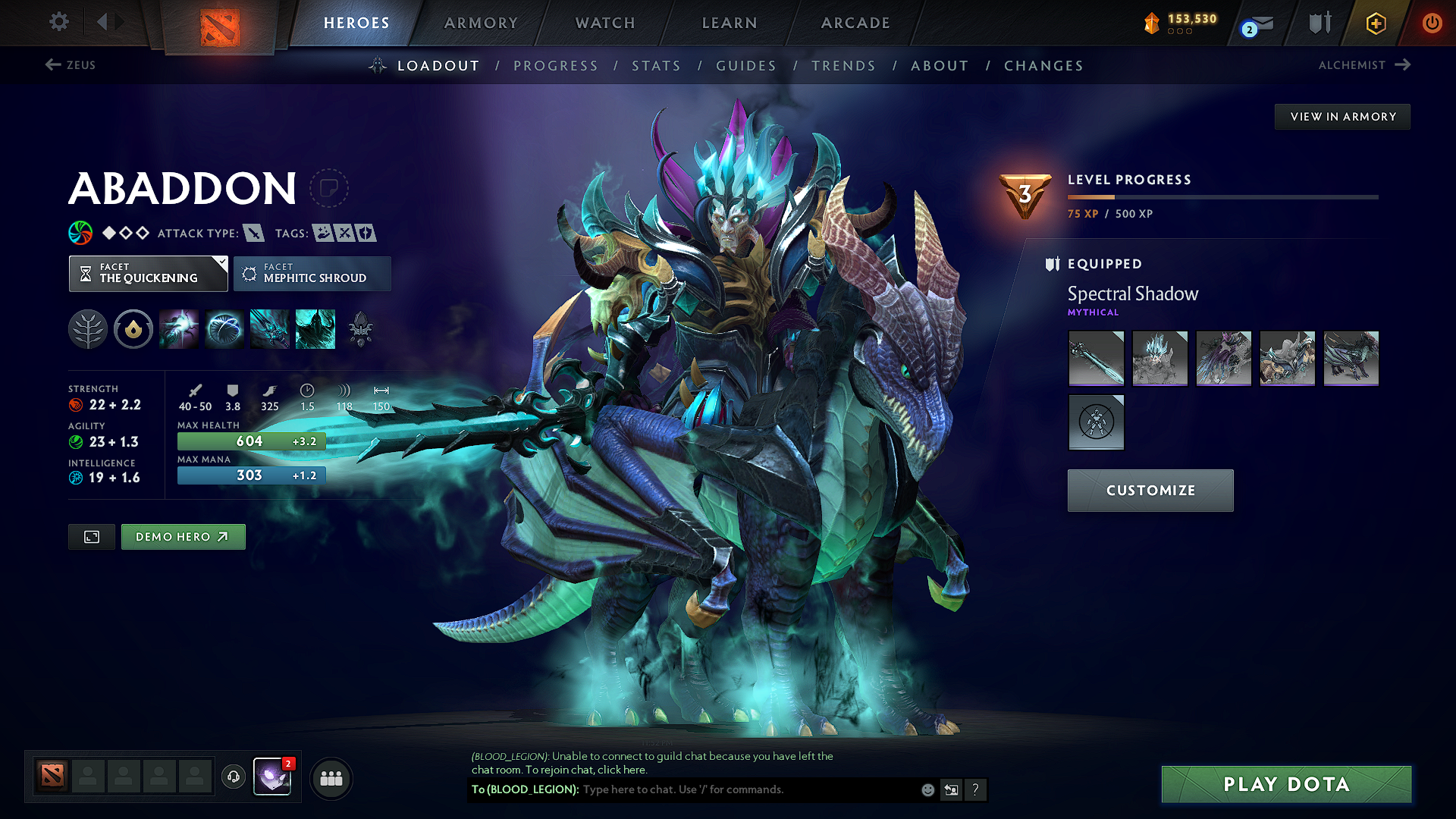Select the Spectral Shadow sword thumbnail

click(x=1096, y=358)
